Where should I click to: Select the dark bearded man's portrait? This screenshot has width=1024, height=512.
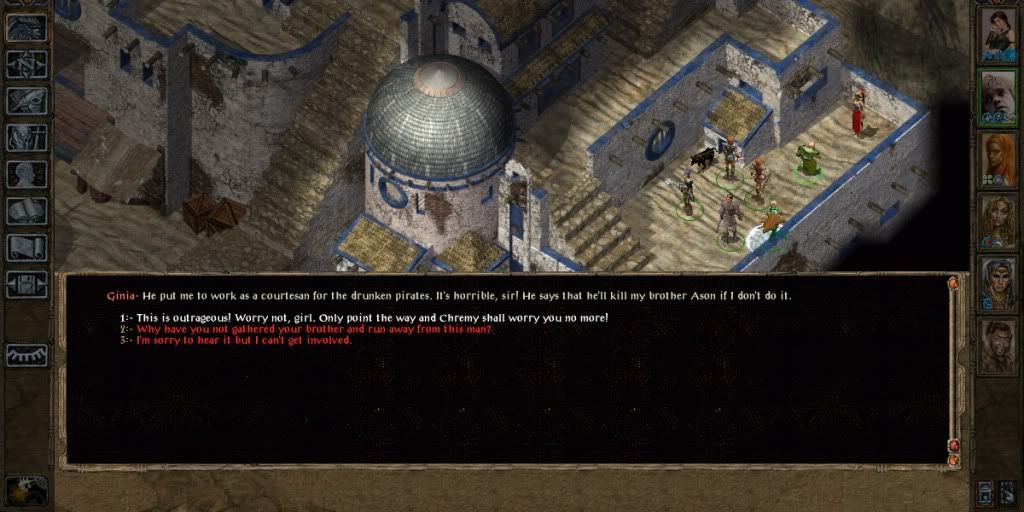pos(997,346)
